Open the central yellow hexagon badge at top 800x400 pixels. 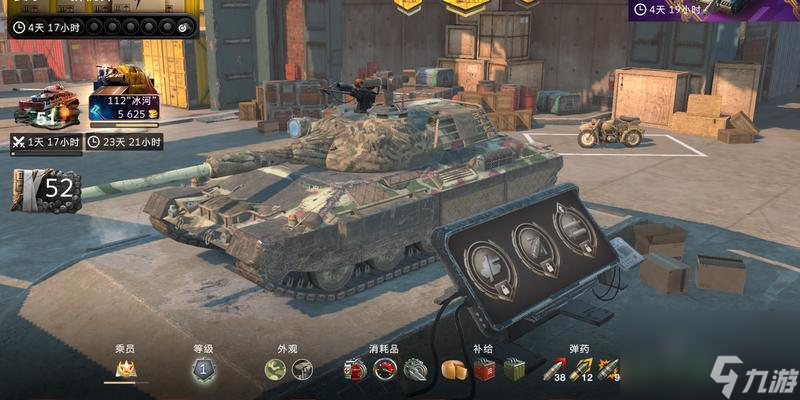pos(465,6)
